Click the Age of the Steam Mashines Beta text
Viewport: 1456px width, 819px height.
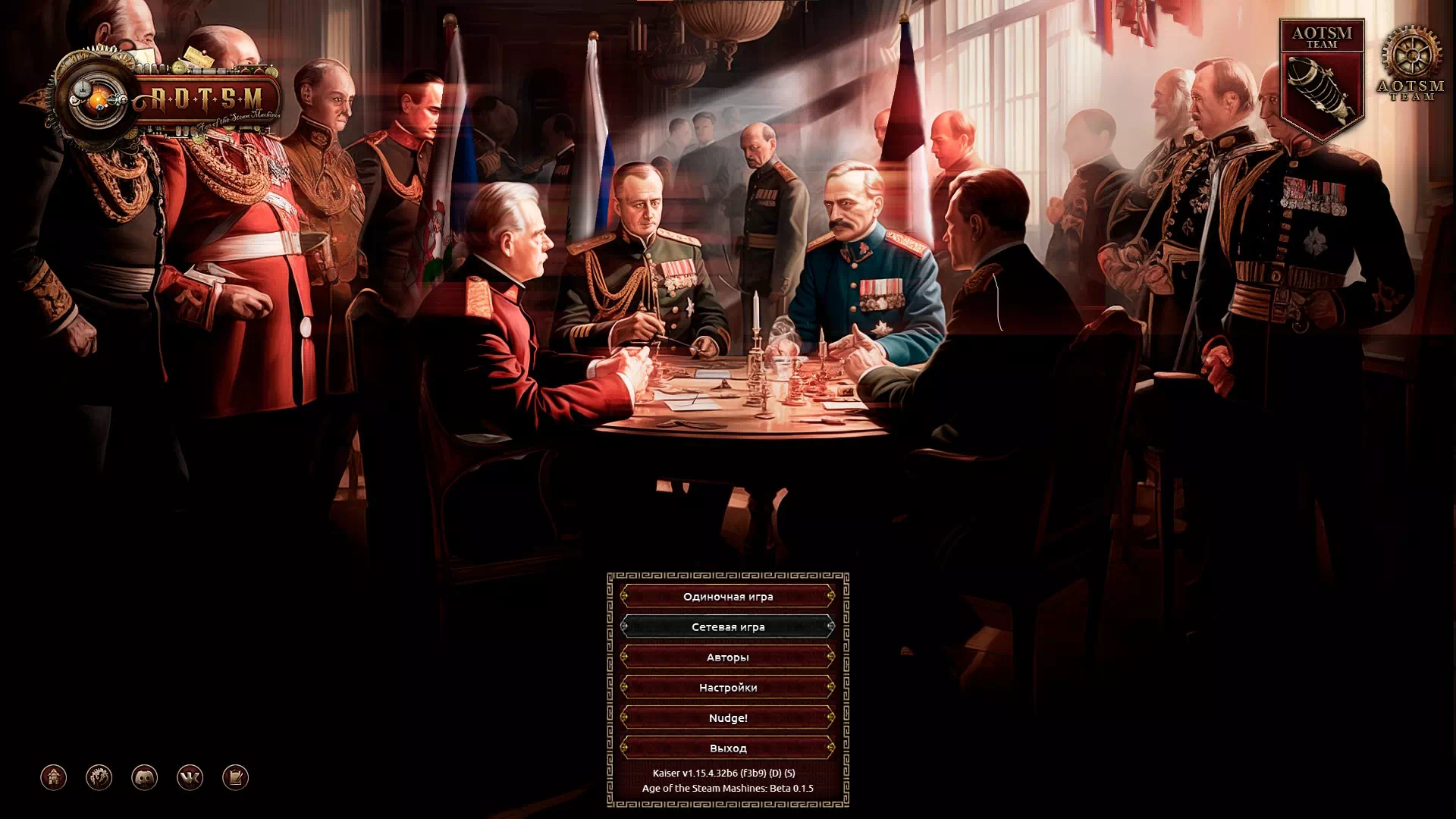728,789
